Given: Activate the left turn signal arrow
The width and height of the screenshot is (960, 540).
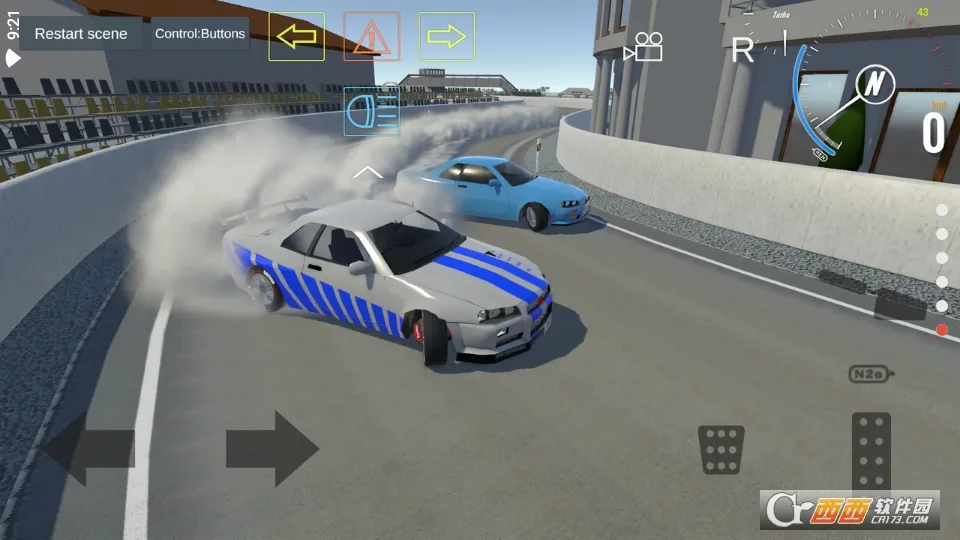Looking at the screenshot, I should (x=296, y=37).
